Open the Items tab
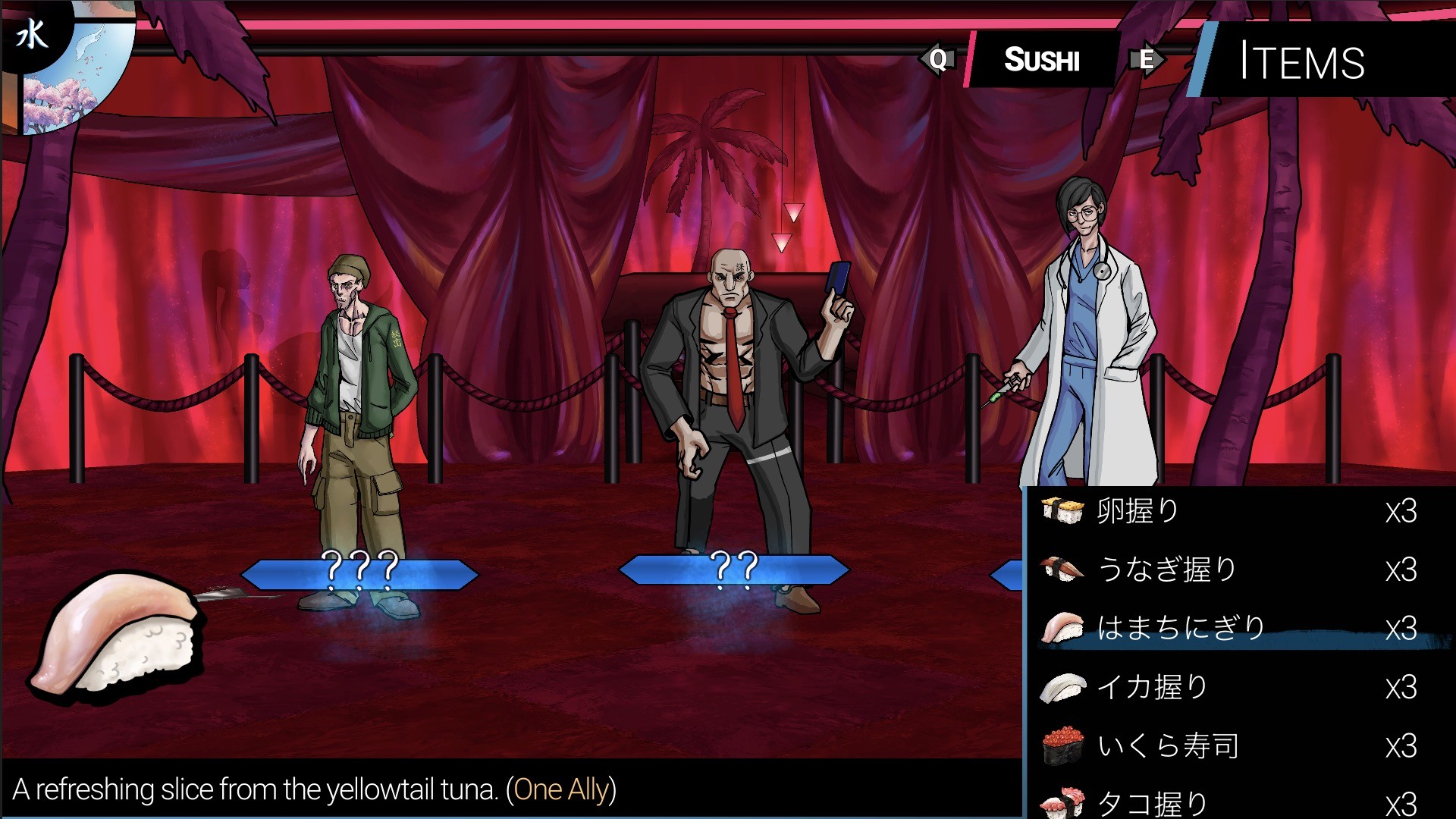The width and height of the screenshot is (1456, 819). pos(1301,61)
